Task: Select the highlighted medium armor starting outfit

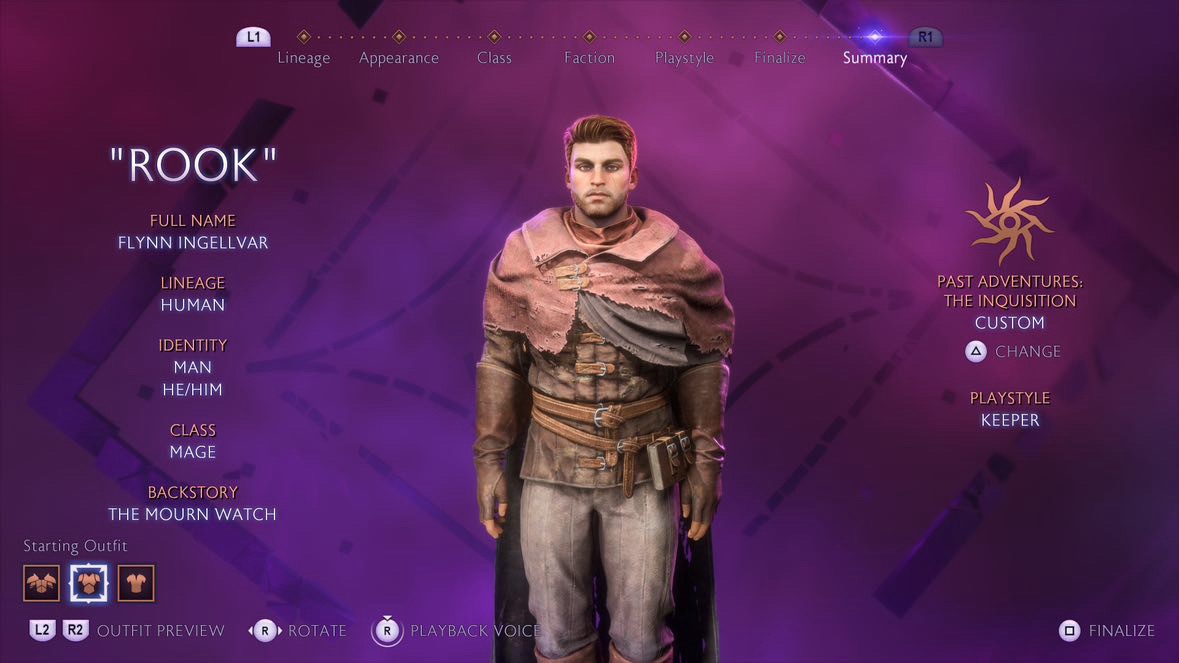Action: pos(88,583)
